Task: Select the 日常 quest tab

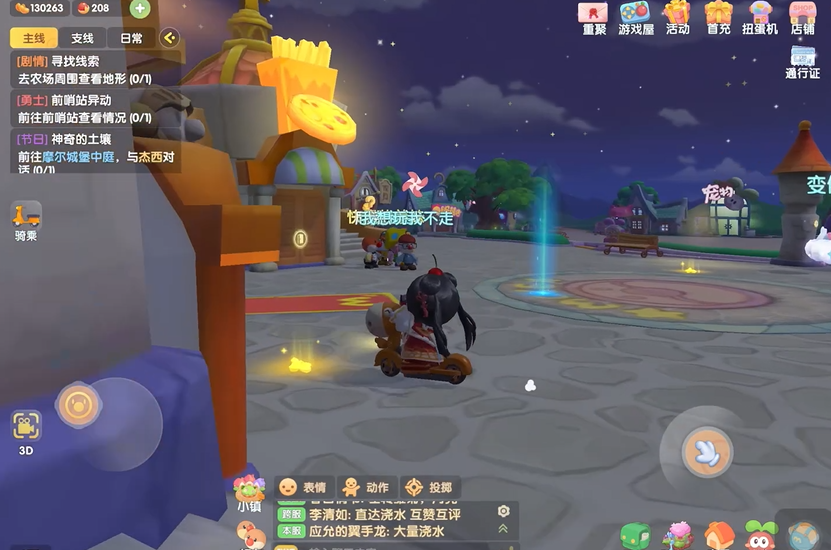Action: pos(131,38)
